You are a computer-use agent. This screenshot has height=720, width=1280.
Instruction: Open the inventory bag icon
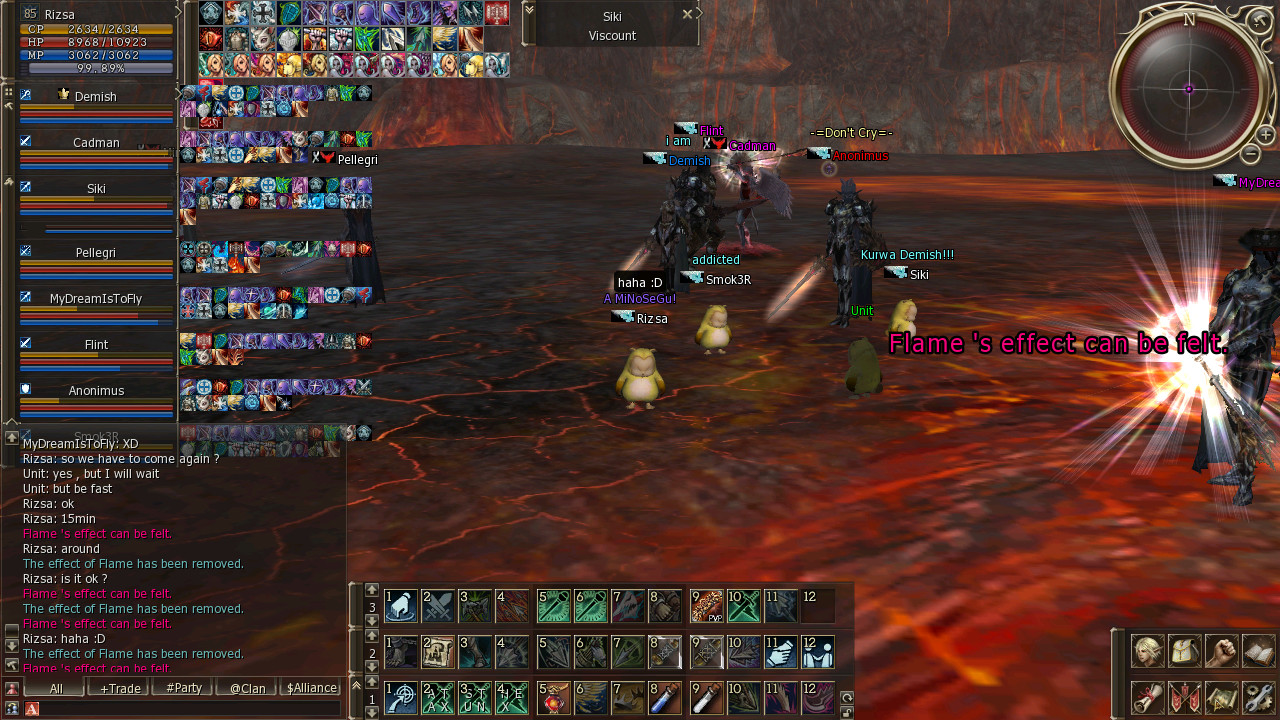pos(1185,651)
